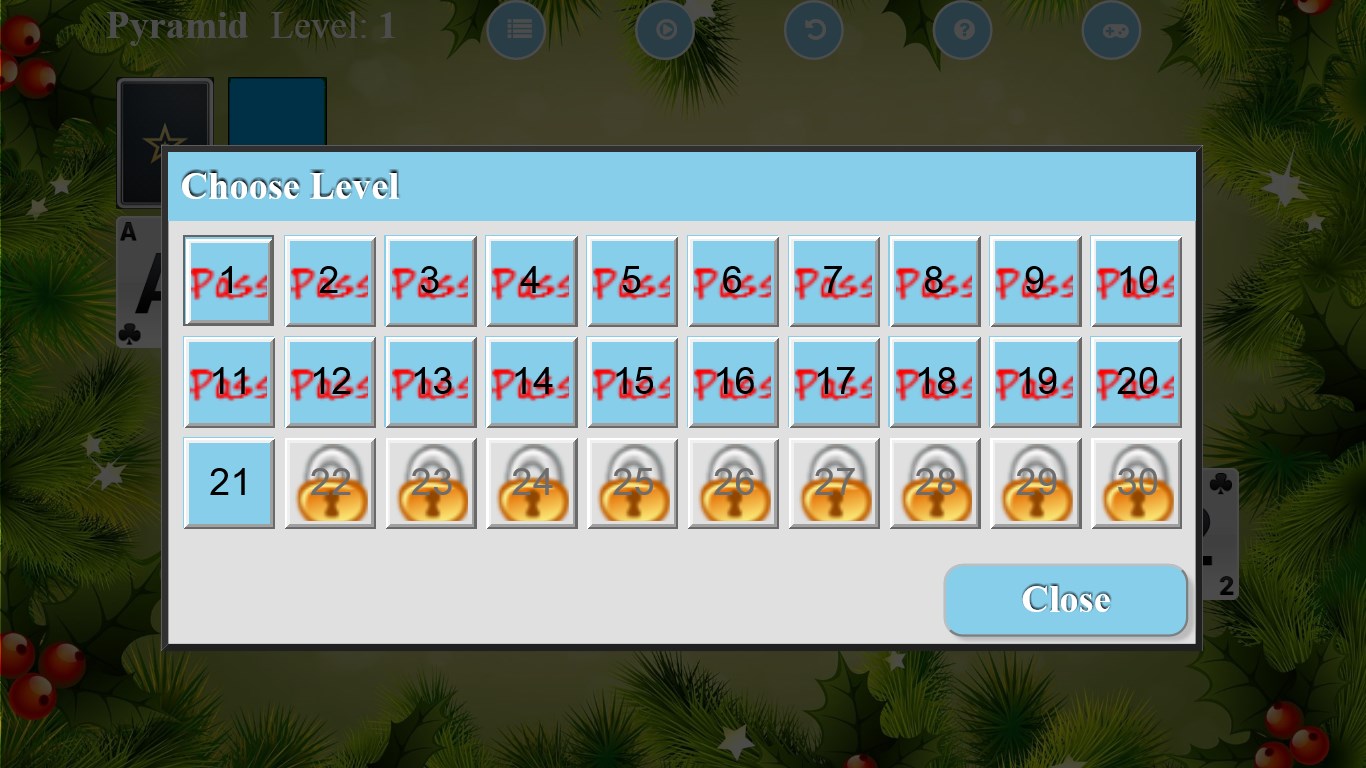Screen dimensions: 1366x768
Task: Select level 1 in the chooser
Action: 228,280
